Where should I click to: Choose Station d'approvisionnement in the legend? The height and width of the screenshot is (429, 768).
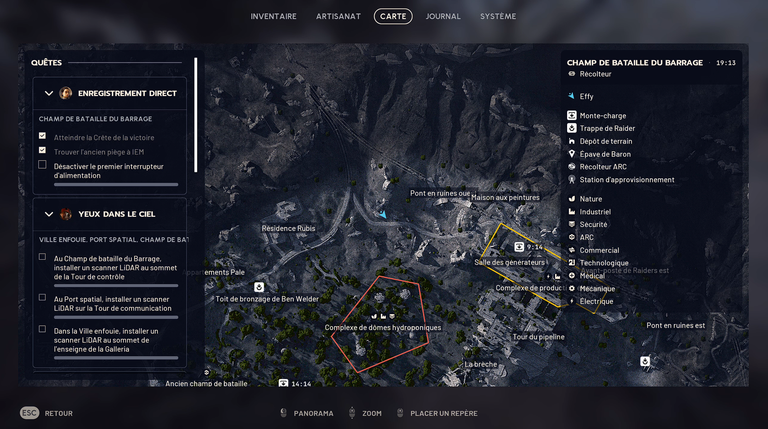(627, 180)
